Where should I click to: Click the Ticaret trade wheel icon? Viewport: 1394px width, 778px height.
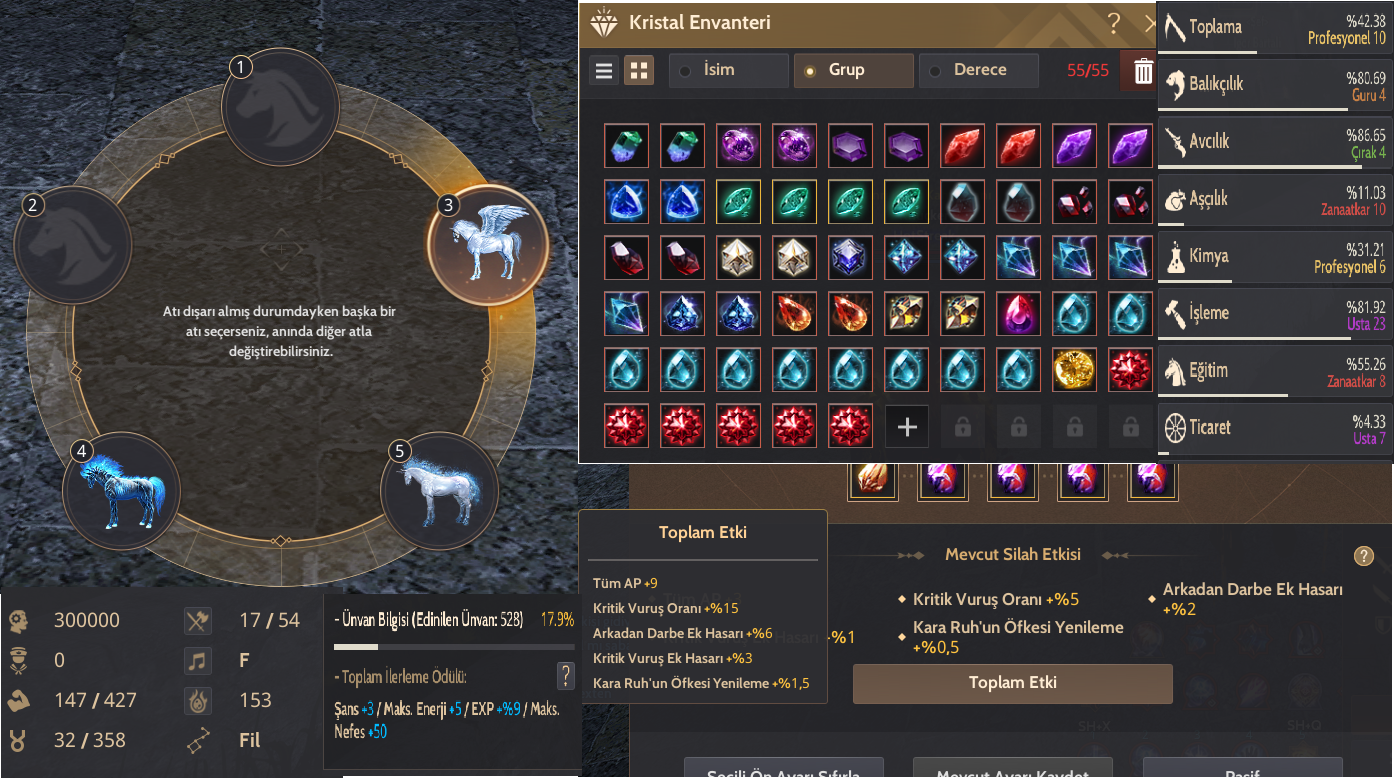1177,428
